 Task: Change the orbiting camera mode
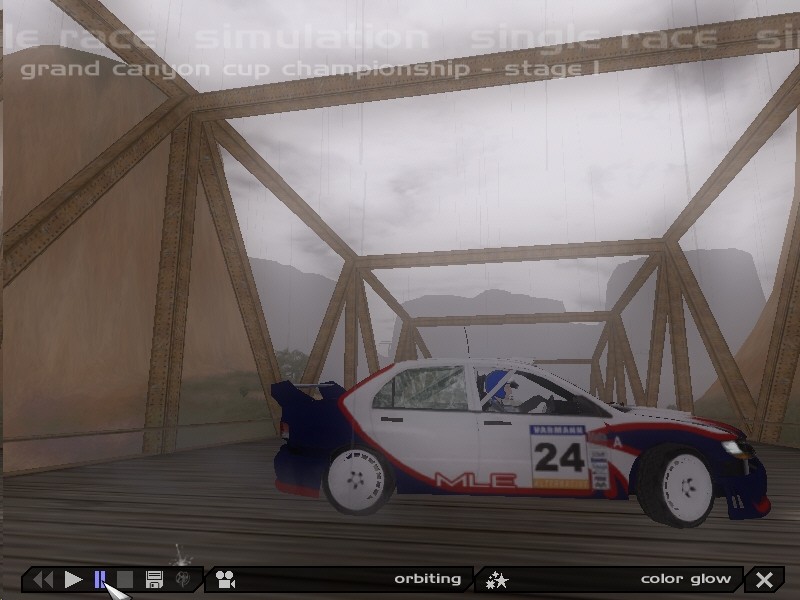click(340, 579)
